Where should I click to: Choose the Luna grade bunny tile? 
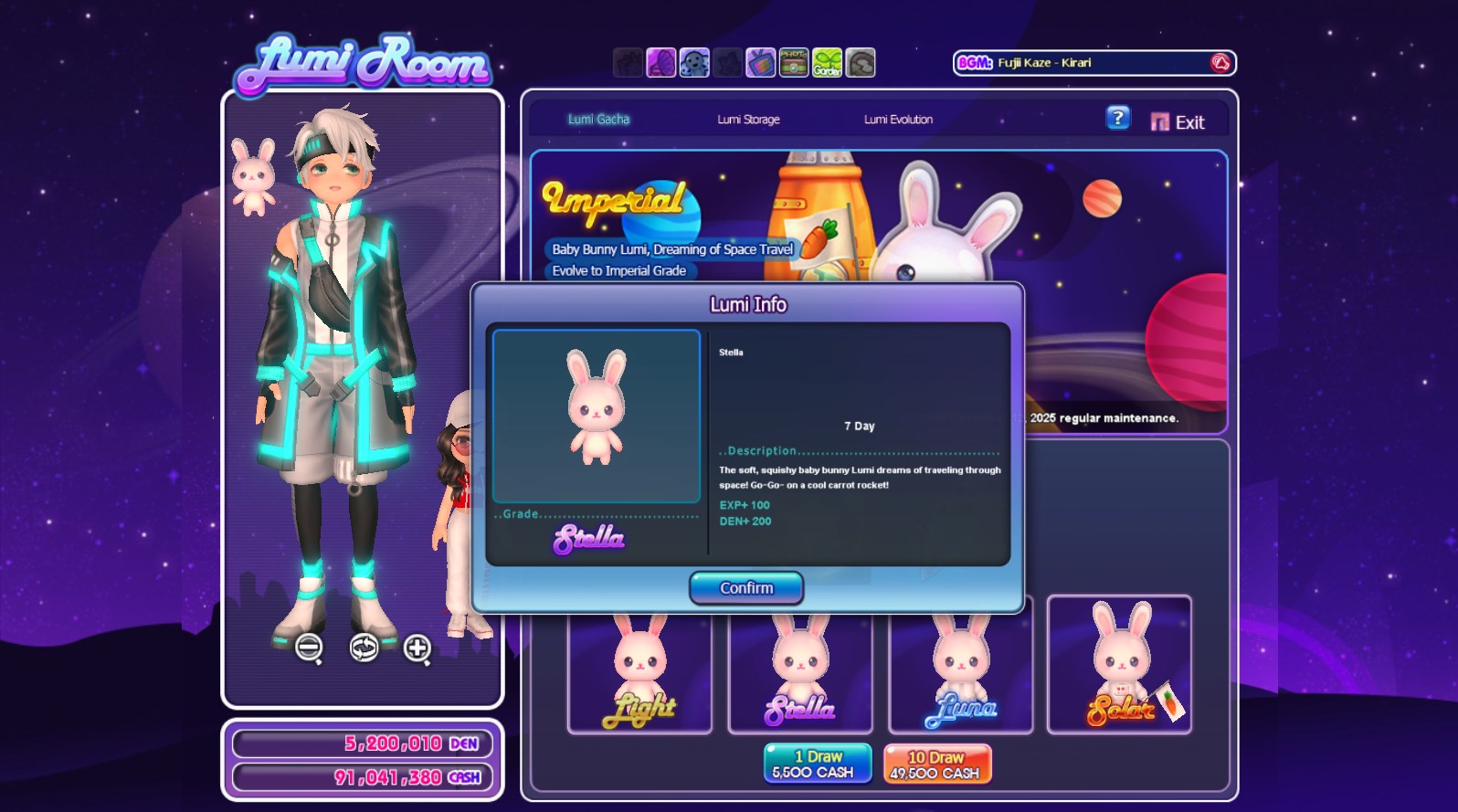[x=961, y=673]
